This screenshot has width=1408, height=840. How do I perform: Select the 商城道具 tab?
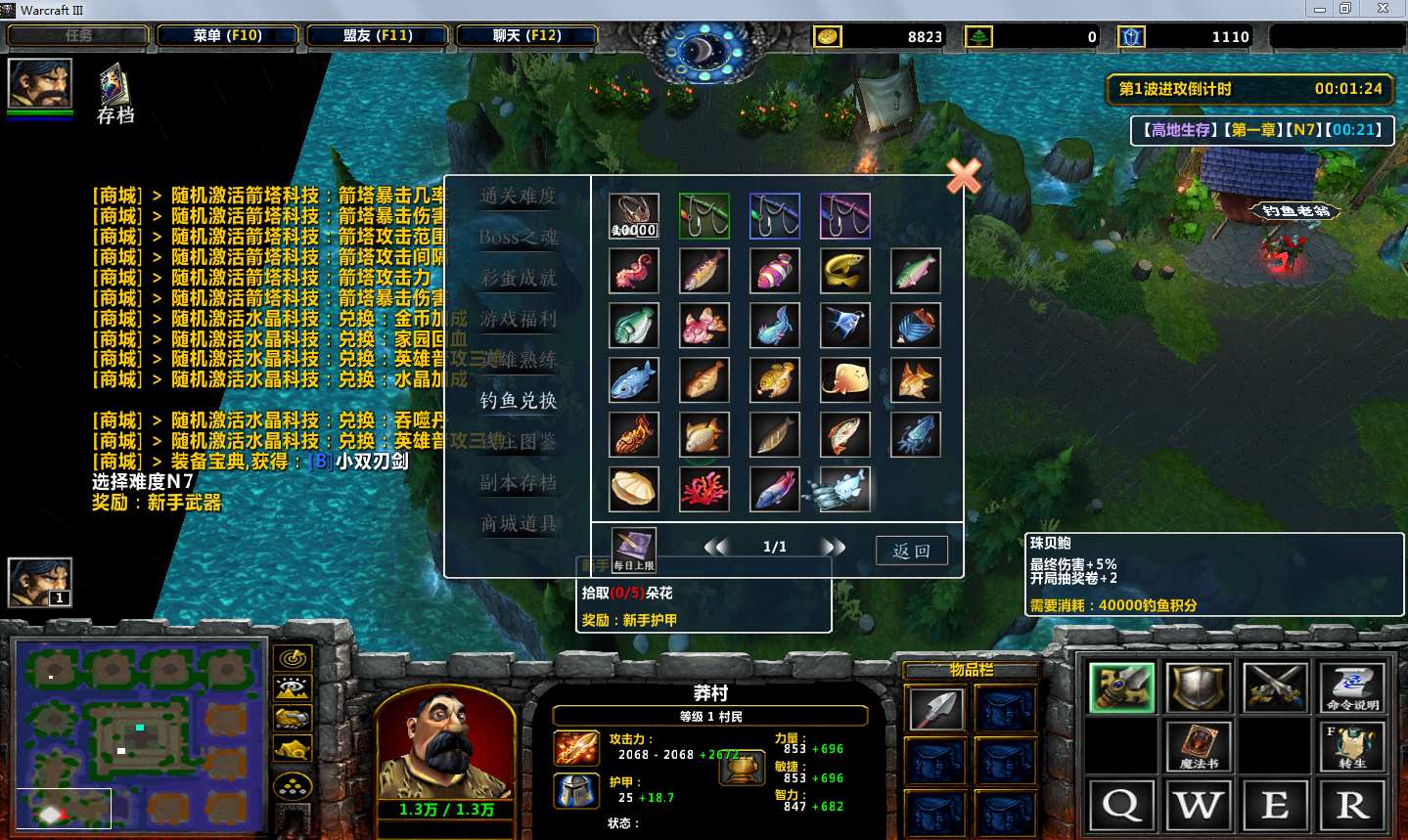(518, 523)
